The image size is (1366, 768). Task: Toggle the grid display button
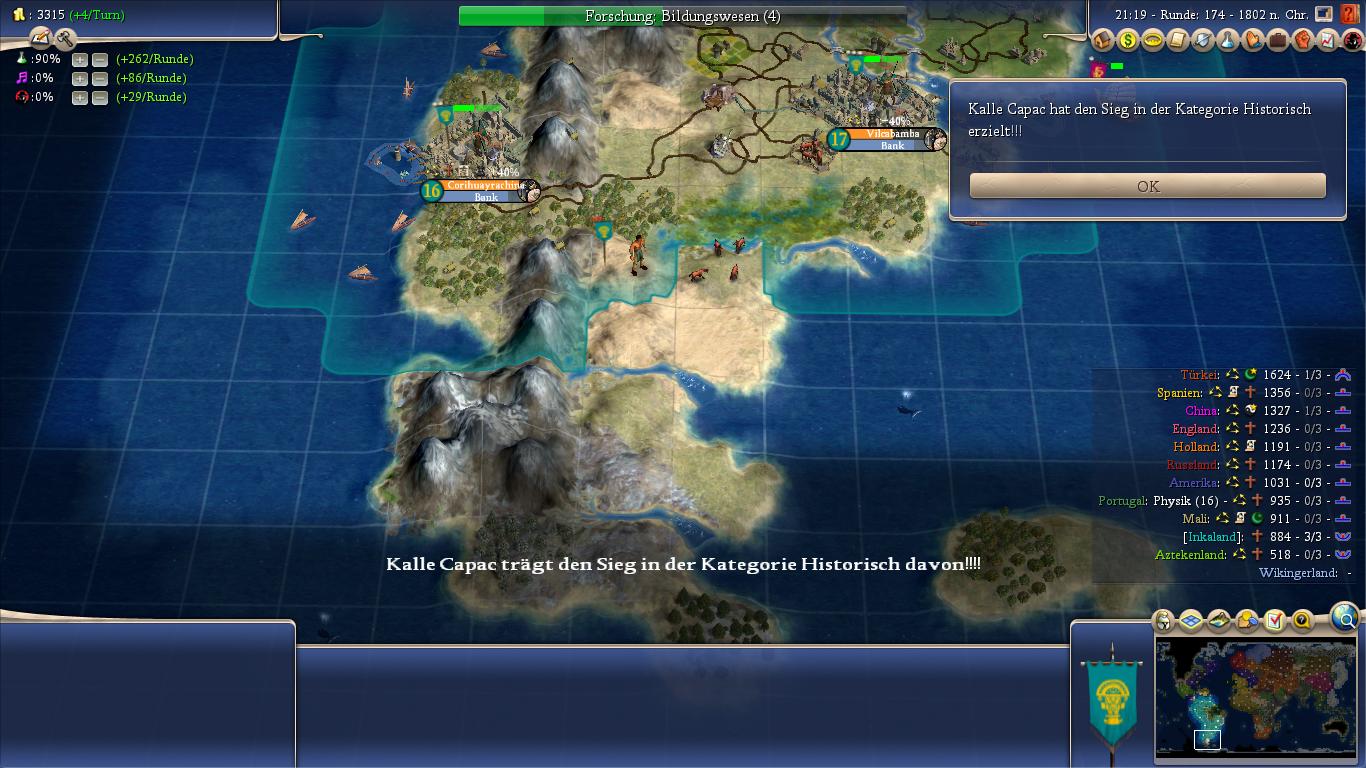1191,621
